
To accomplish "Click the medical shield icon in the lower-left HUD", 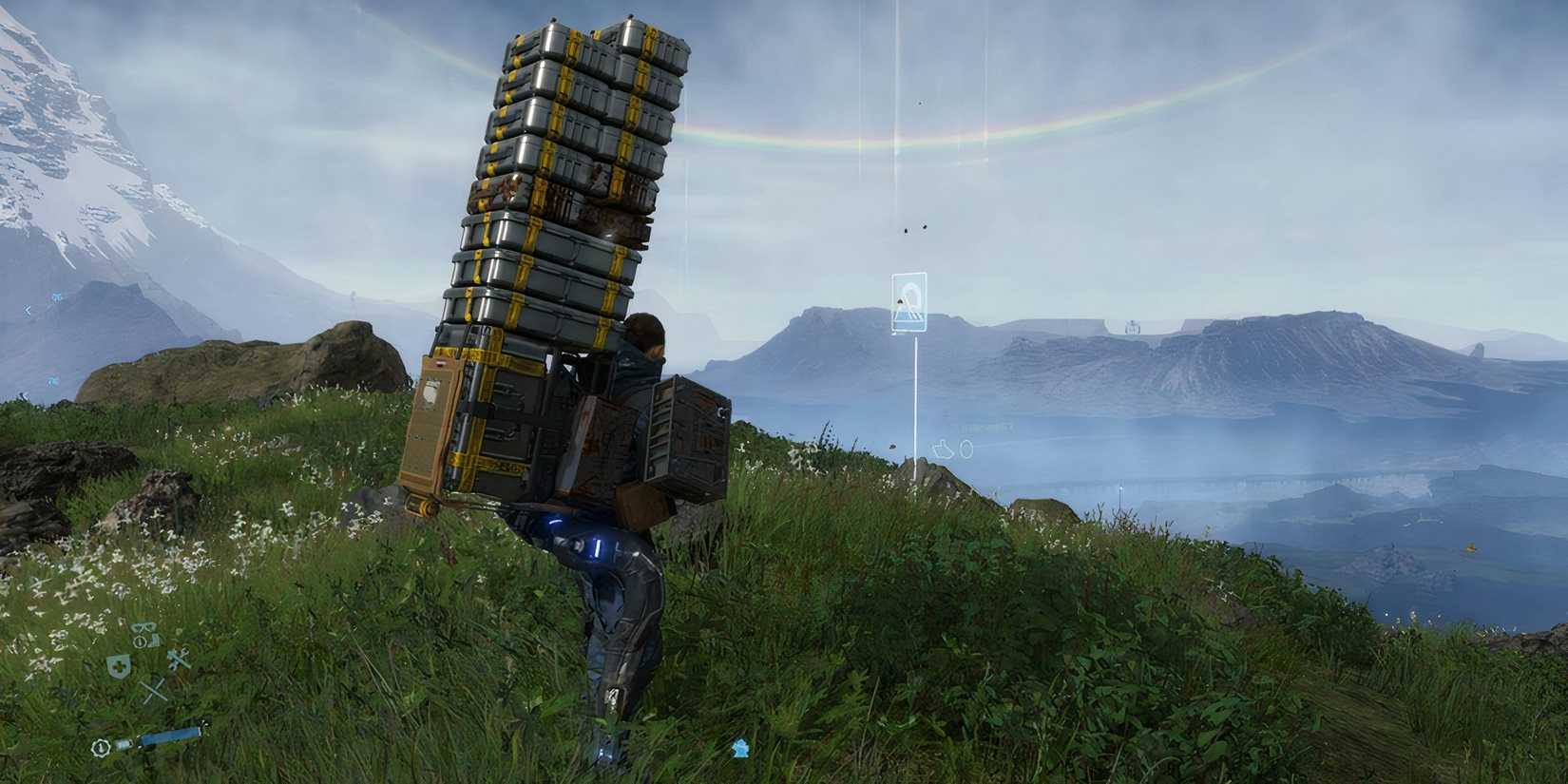I will point(119,665).
